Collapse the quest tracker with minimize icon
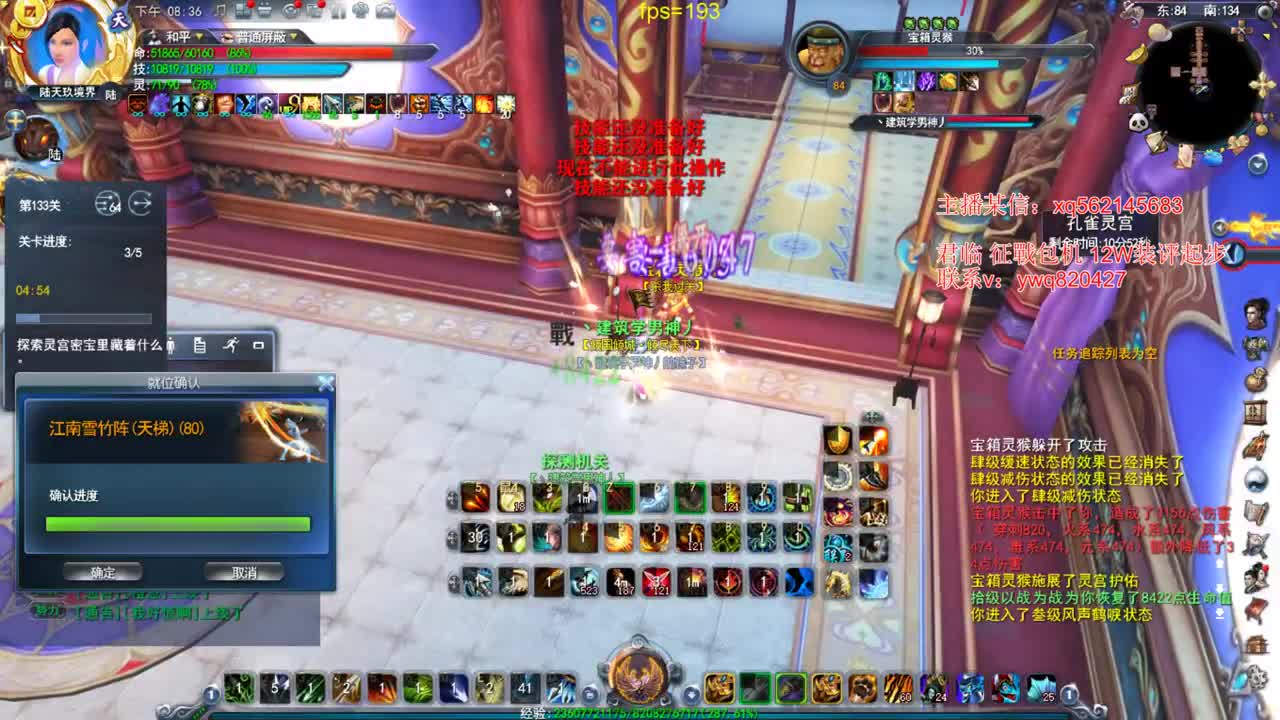 256,346
